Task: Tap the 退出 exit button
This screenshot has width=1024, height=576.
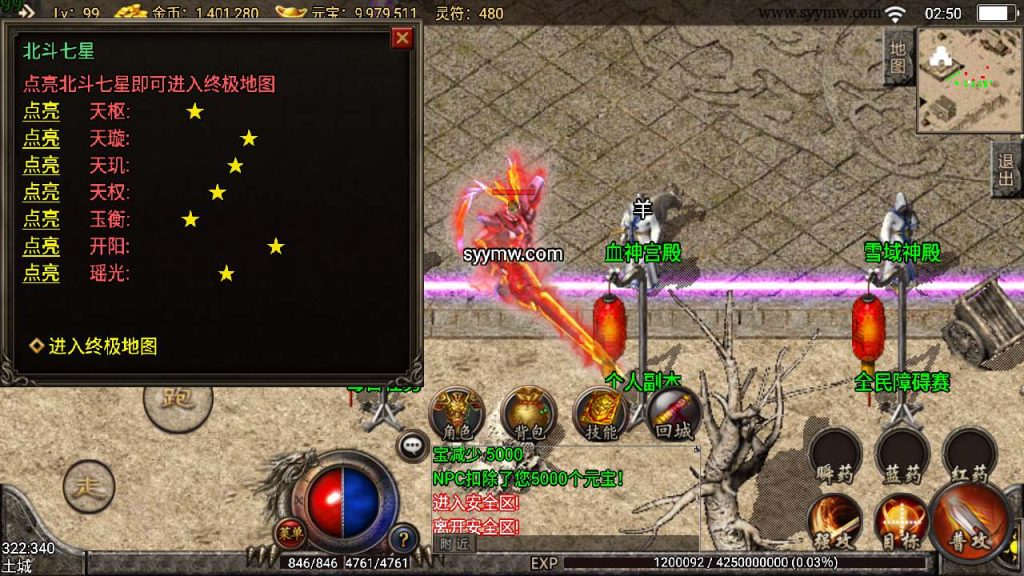Action: (1006, 169)
